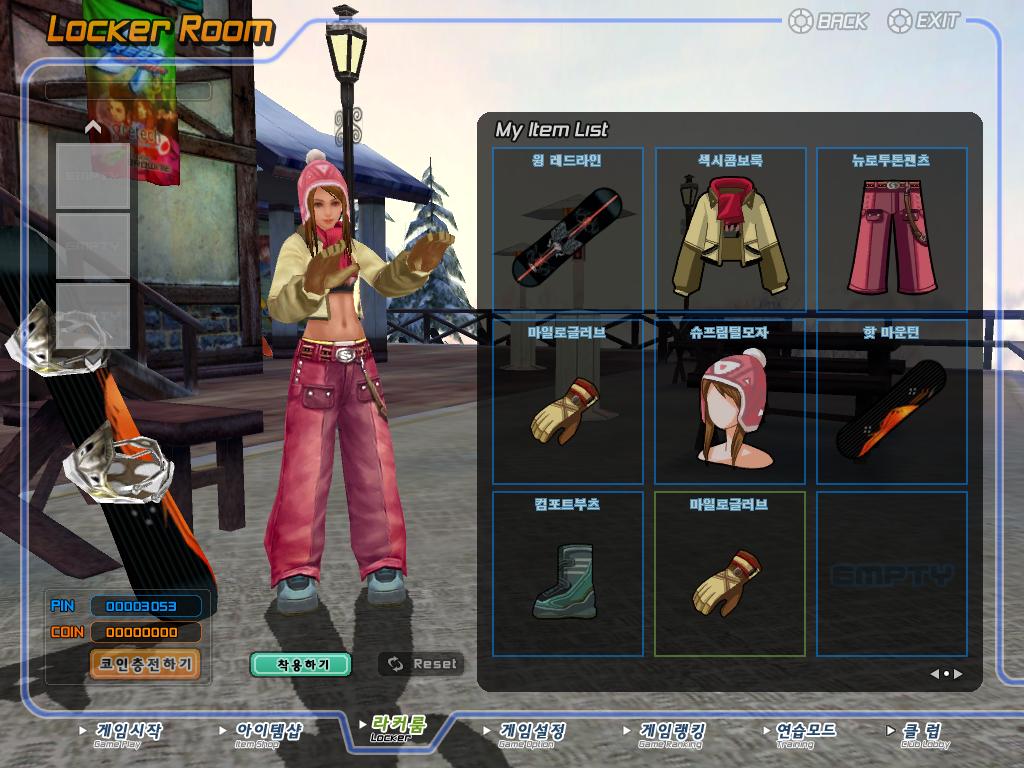Open the orange coin recharge button
The height and width of the screenshot is (768, 1024).
point(145,663)
